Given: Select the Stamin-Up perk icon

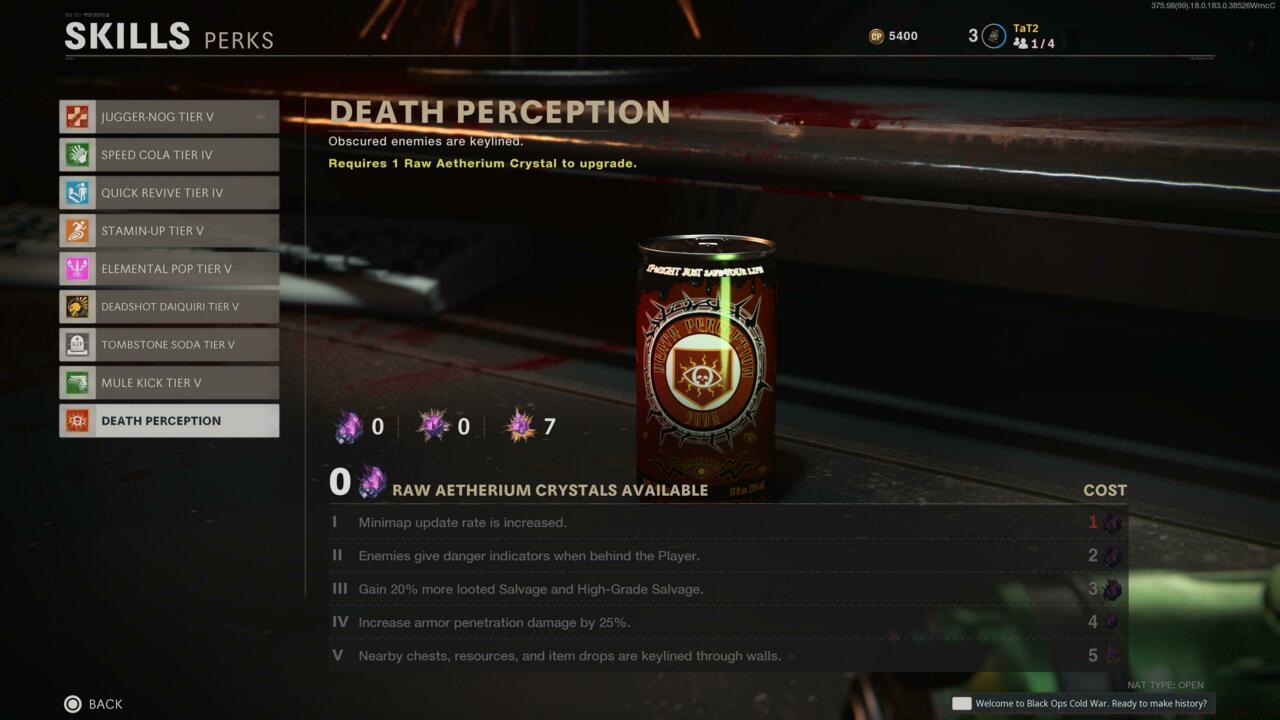Looking at the screenshot, I should coord(77,230).
